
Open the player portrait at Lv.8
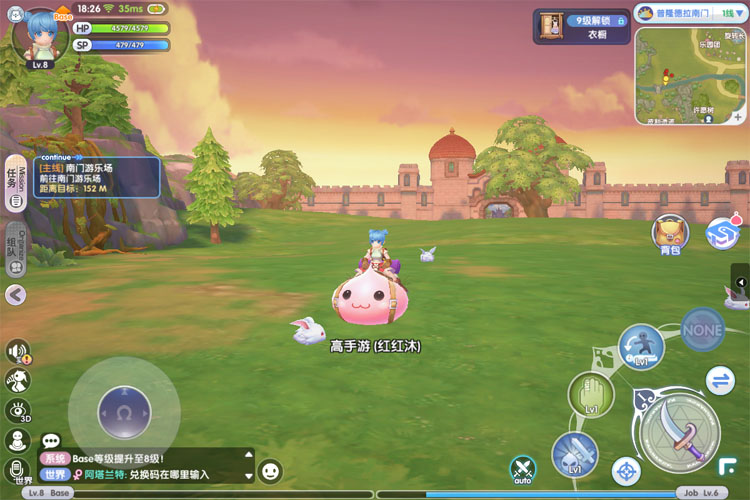[x=40, y=35]
